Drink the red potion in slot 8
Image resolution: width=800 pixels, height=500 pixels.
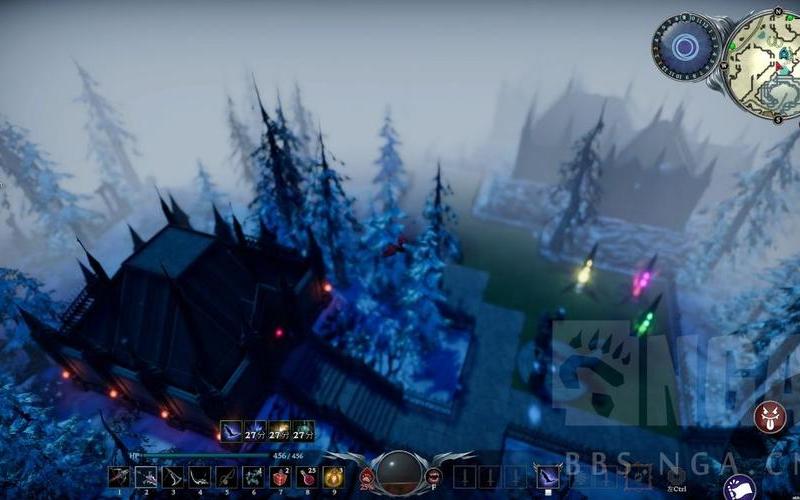tap(307, 477)
